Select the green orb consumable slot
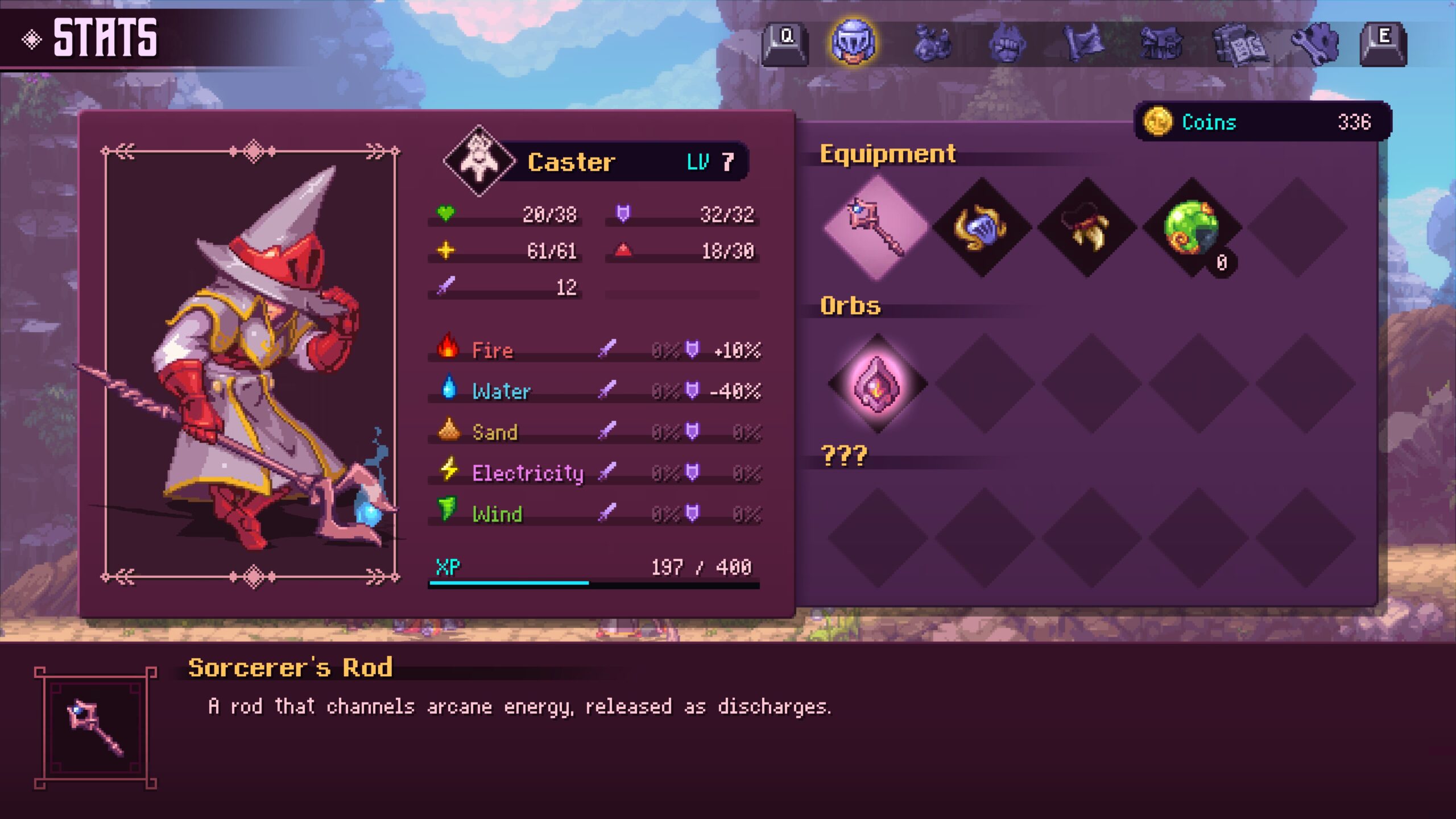This screenshot has width=1456, height=819. [1192, 227]
